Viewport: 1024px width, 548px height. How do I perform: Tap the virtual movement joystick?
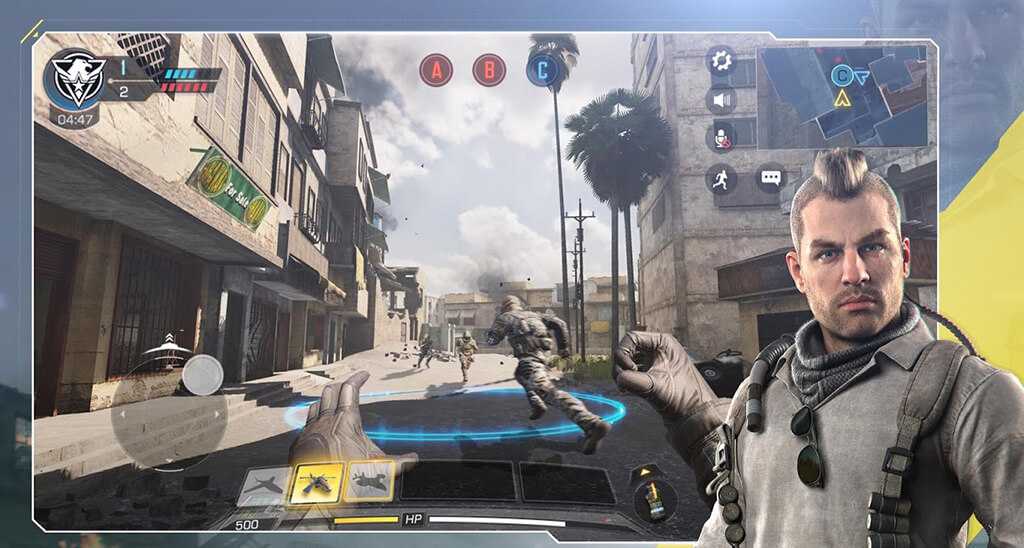pos(202,375)
